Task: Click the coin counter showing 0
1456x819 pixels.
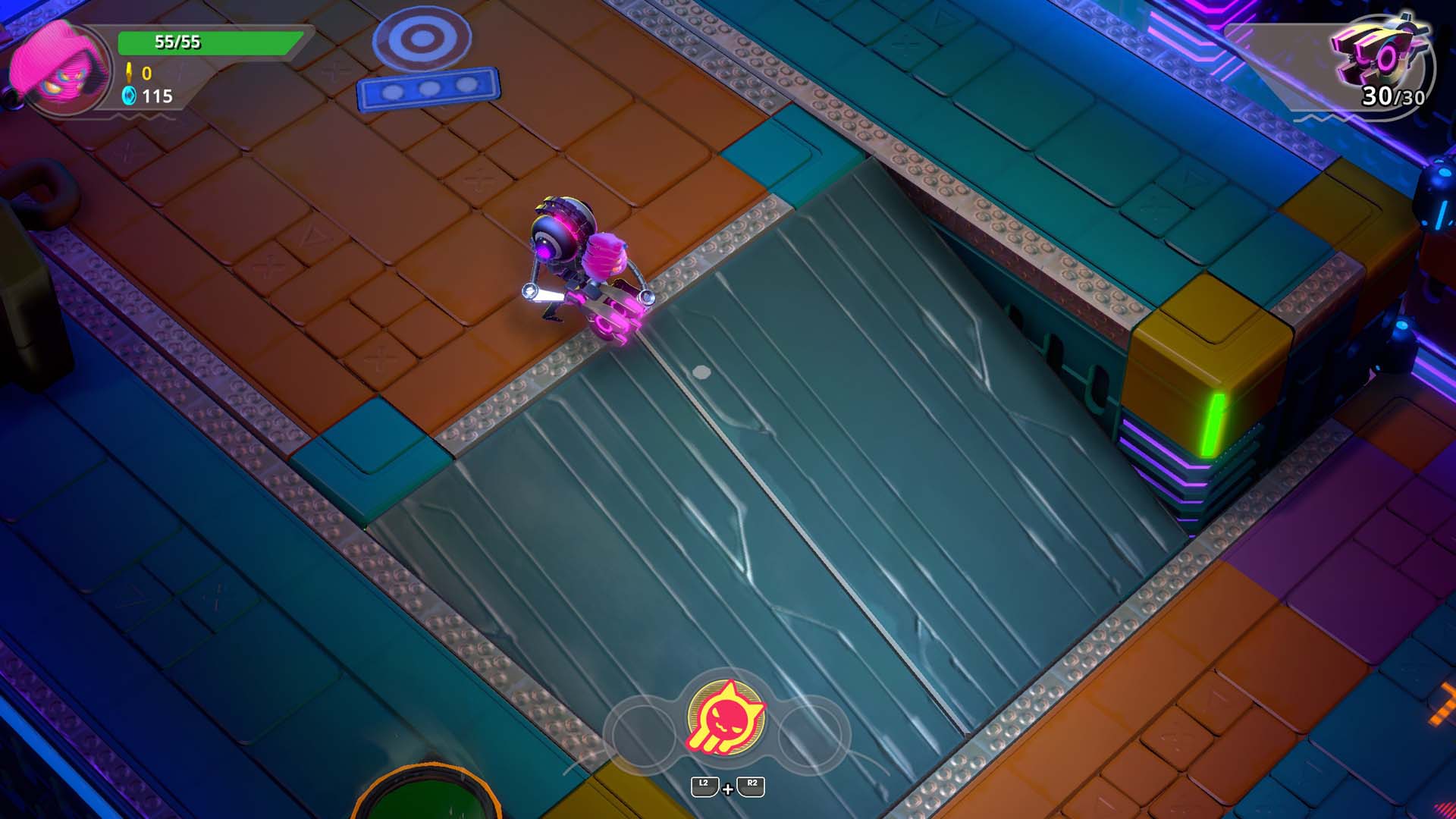Action: pos(149,72)
